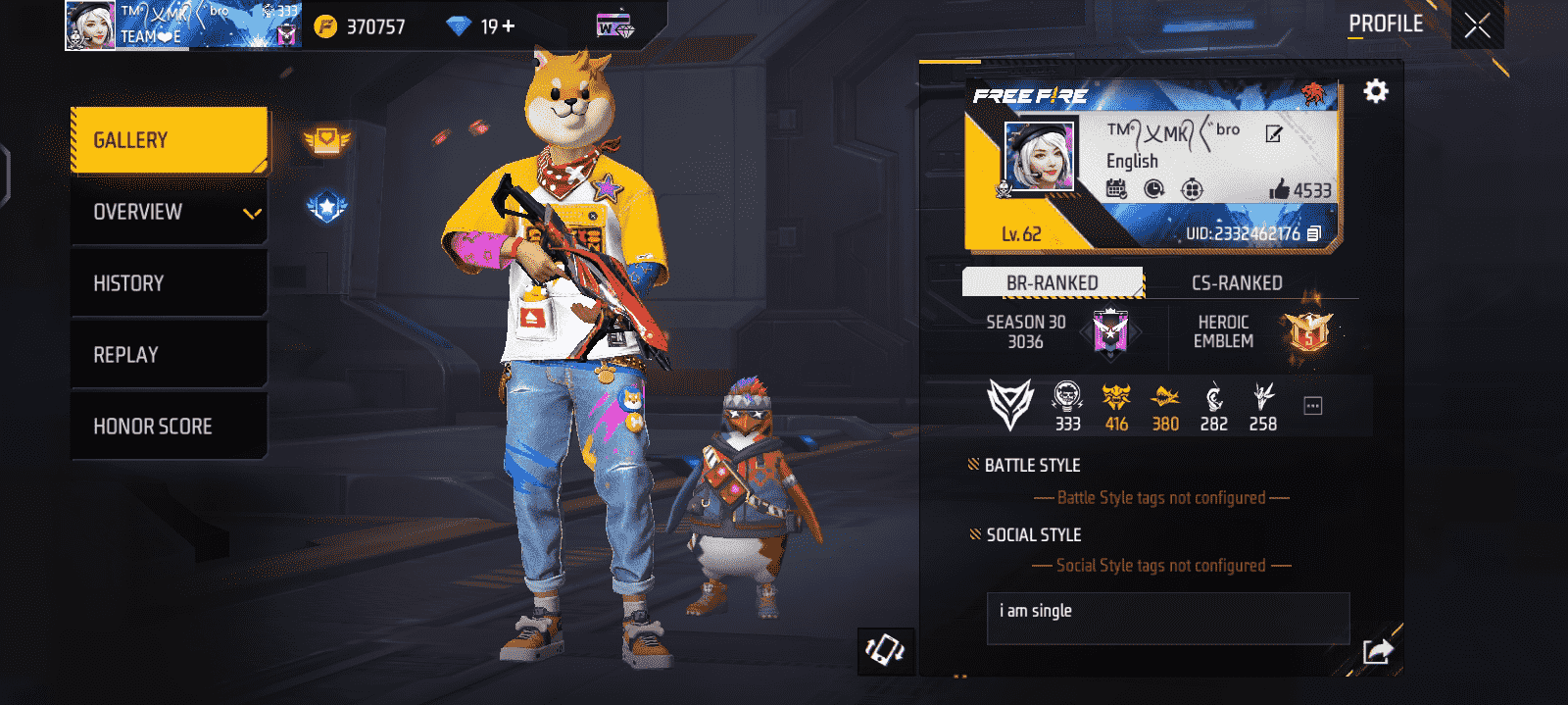Switch to the CS-Ranked tab
This screenshot has width=1568, height=705.
[x=1237, y=282]
